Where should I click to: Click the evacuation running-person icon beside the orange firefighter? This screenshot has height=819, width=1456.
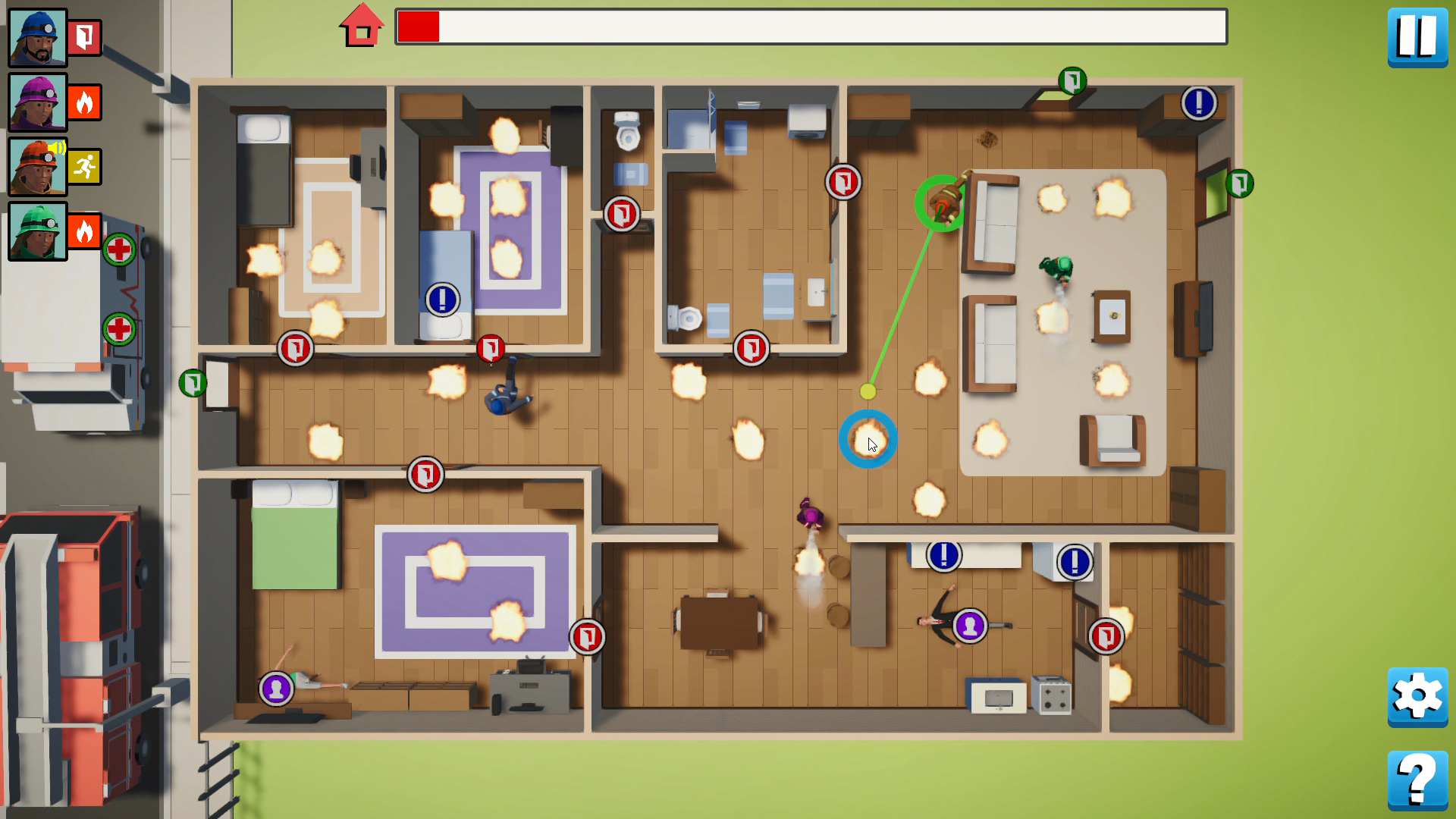tap(83, 167)
